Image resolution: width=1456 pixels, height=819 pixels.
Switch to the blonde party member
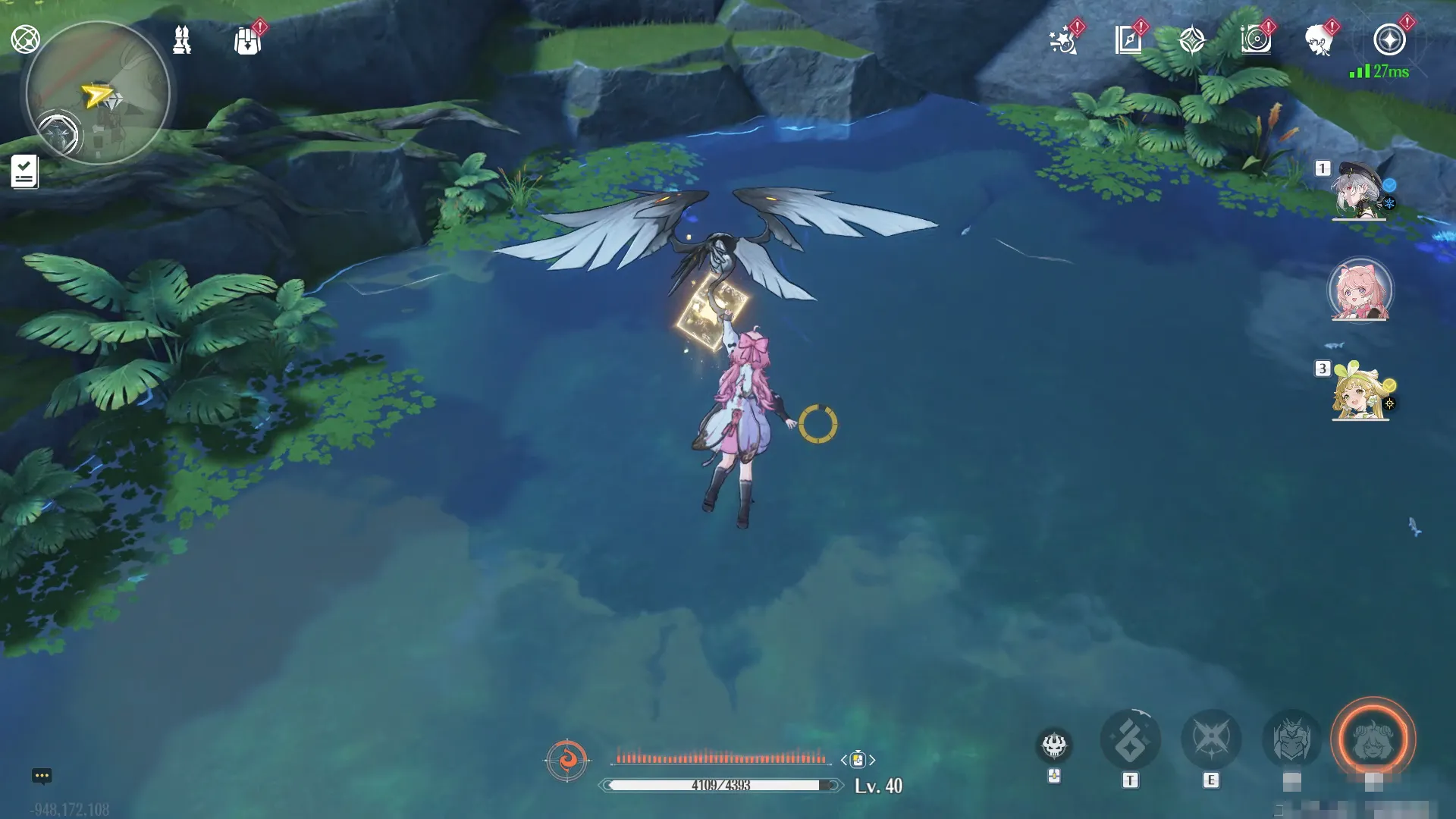tap(1360, 391)
